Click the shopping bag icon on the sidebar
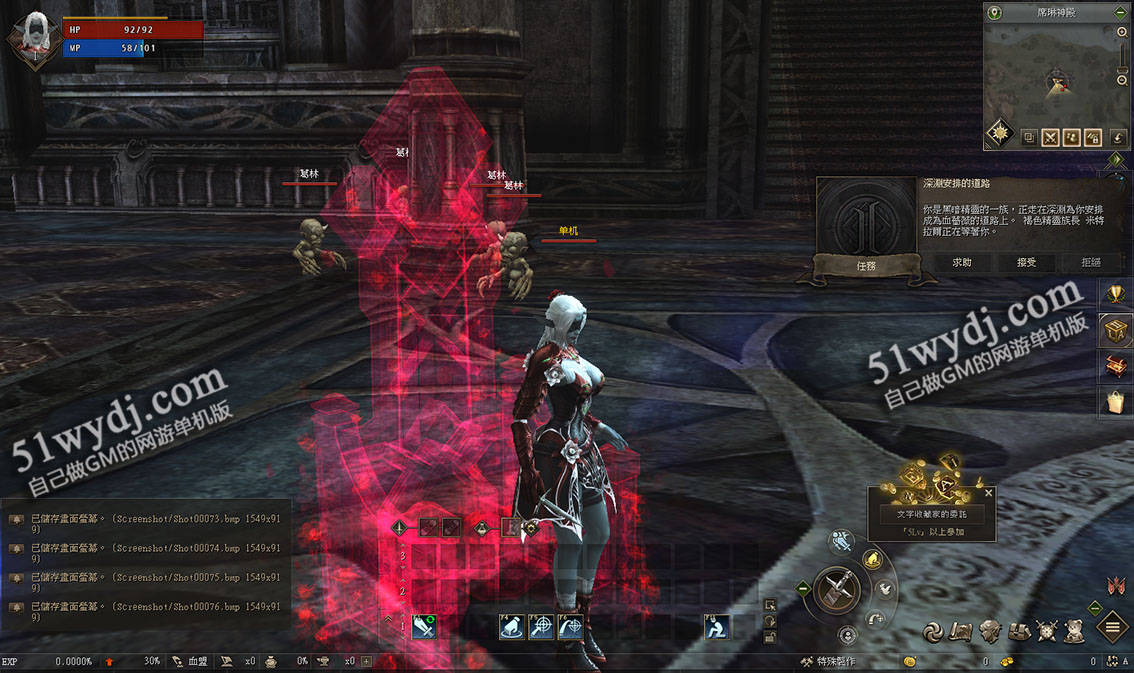 (1115, 402)
